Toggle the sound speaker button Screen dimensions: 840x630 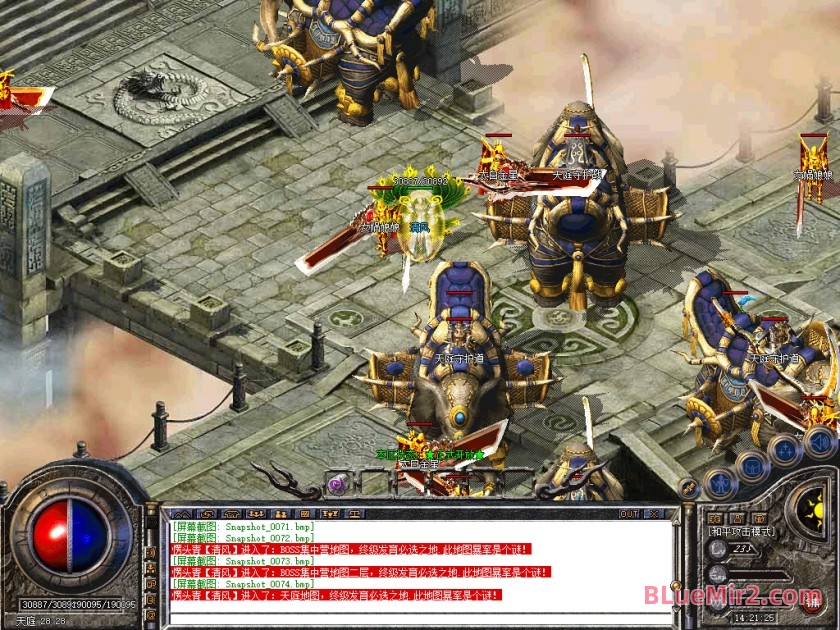(819, 441)
